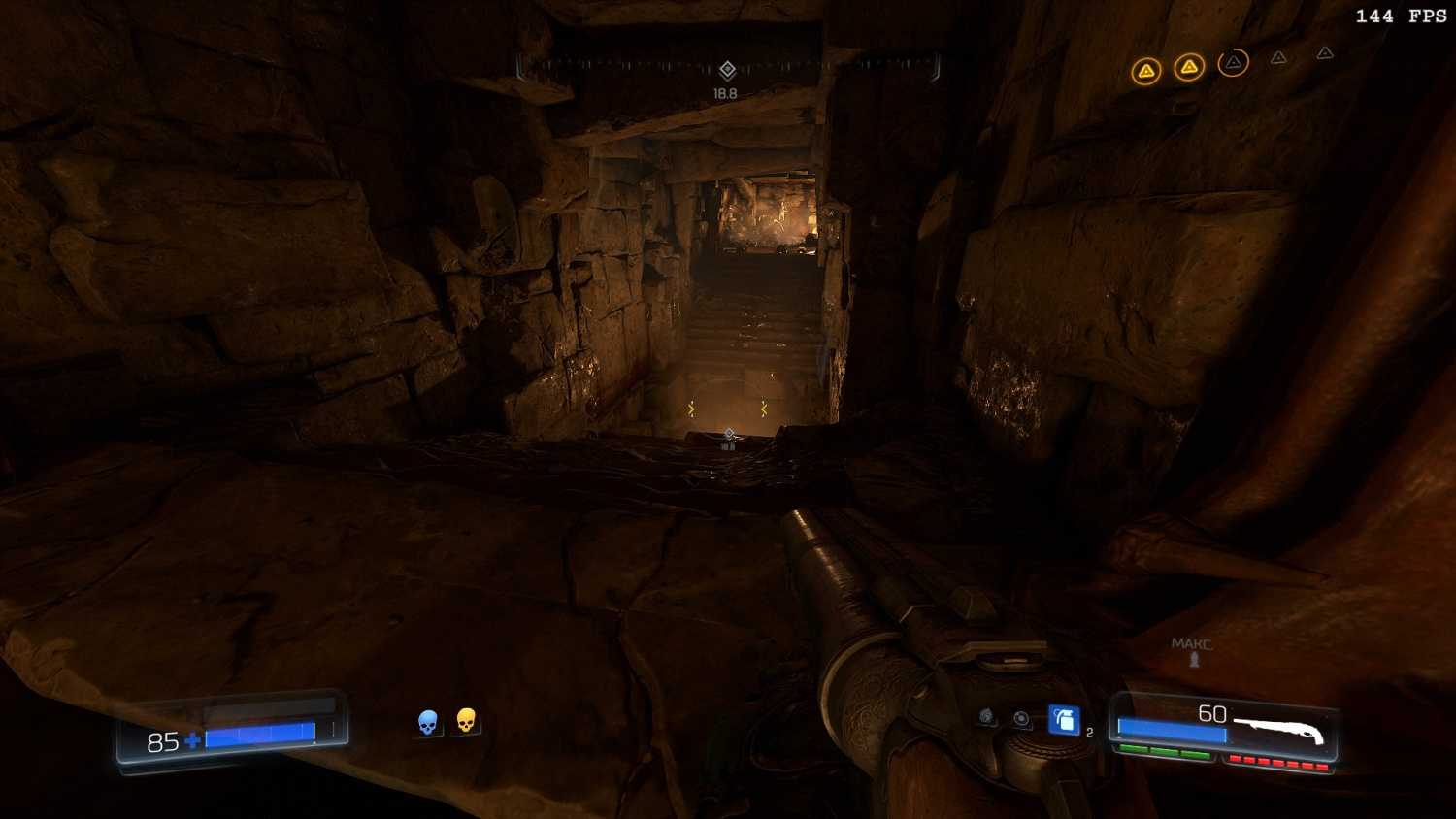Click the partially charged upgrade token ring

pos(1233,63)
